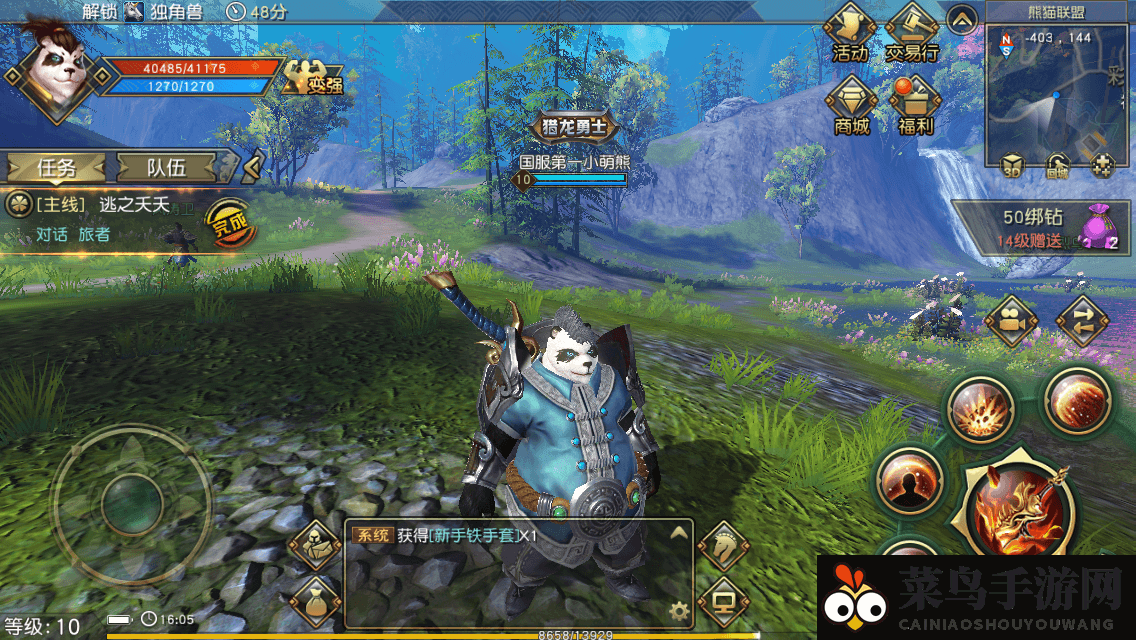Screen dimensions: 1136x640
Task: Switch to the 队伍 team tab
Action: click(167, 168)
